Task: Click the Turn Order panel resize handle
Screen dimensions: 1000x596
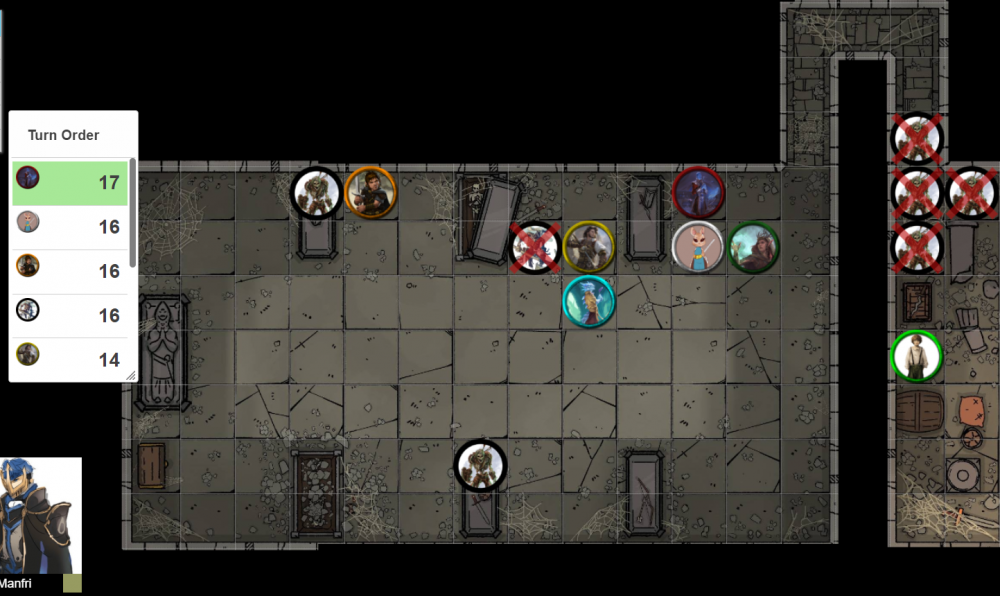Action: [x=130, y=375]
